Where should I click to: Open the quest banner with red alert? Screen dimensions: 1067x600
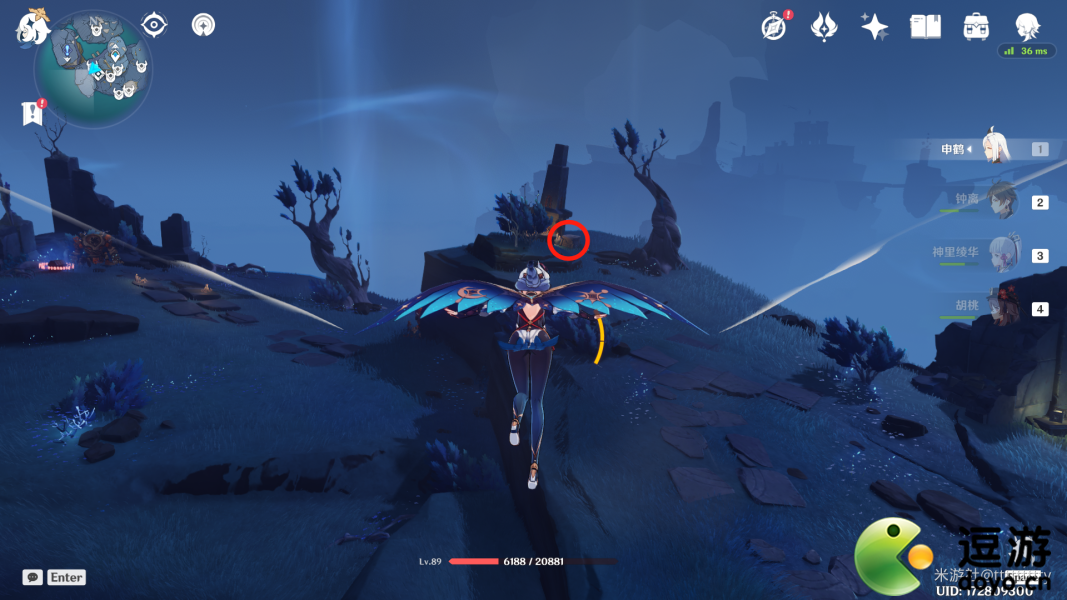[x=32, y=113]
